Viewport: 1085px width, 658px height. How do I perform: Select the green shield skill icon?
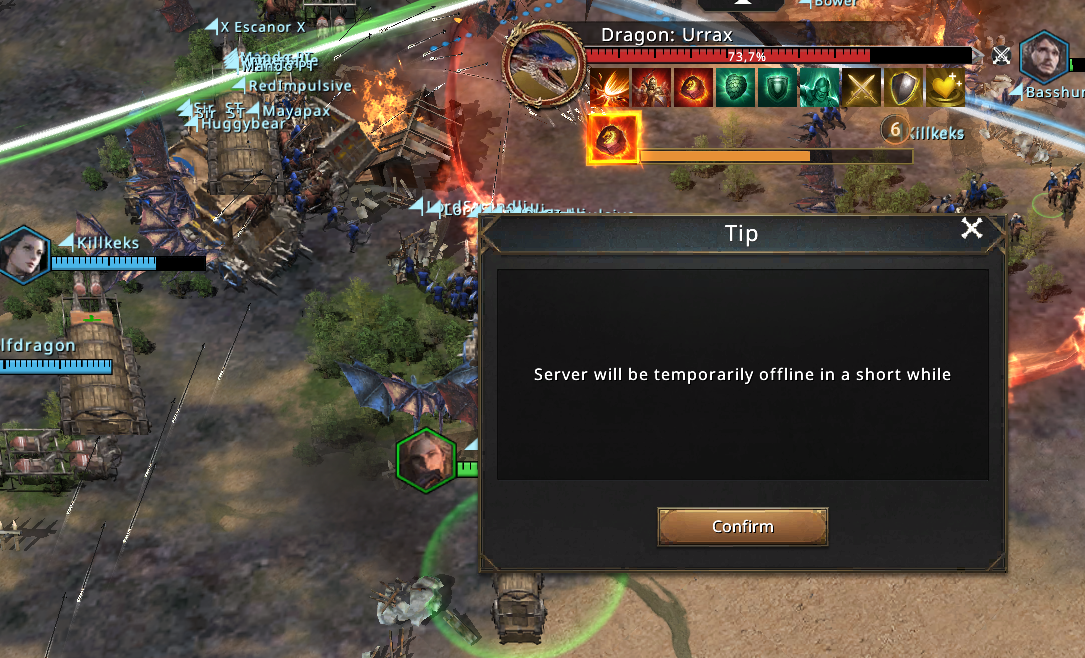pos(776,87)
